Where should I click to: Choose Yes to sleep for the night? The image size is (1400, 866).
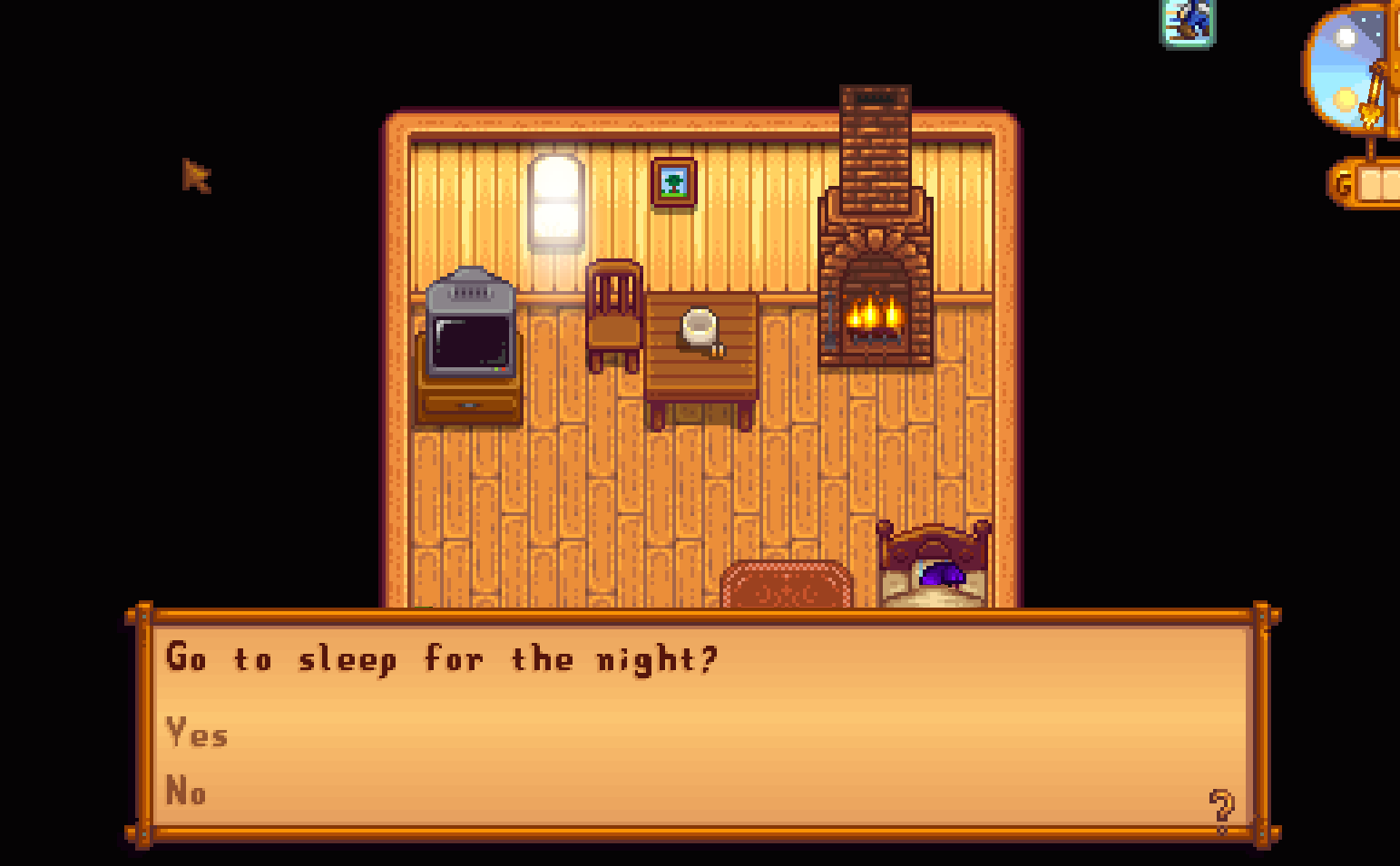pos(195,735)
